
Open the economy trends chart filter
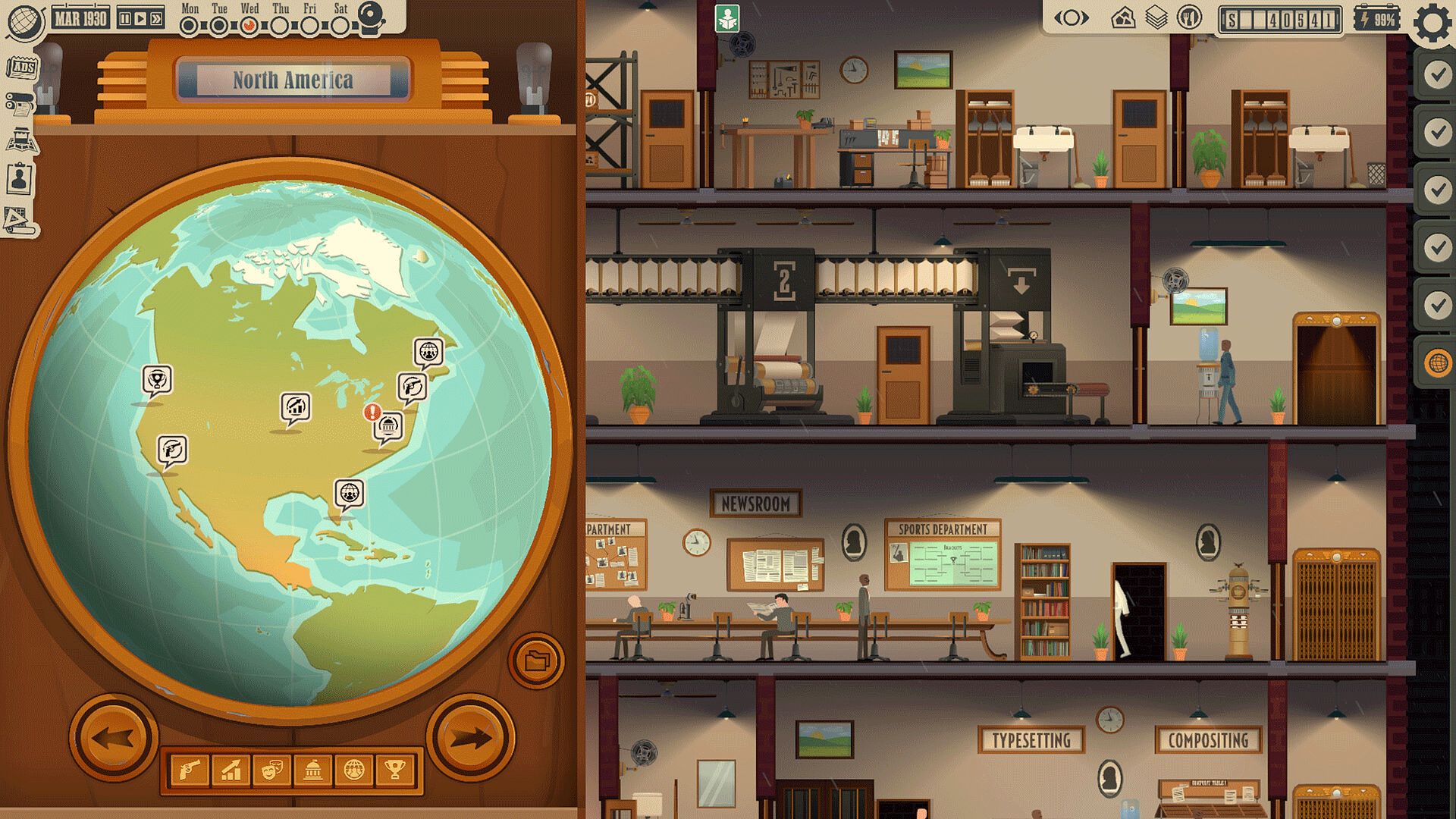(x=231, y=769)
